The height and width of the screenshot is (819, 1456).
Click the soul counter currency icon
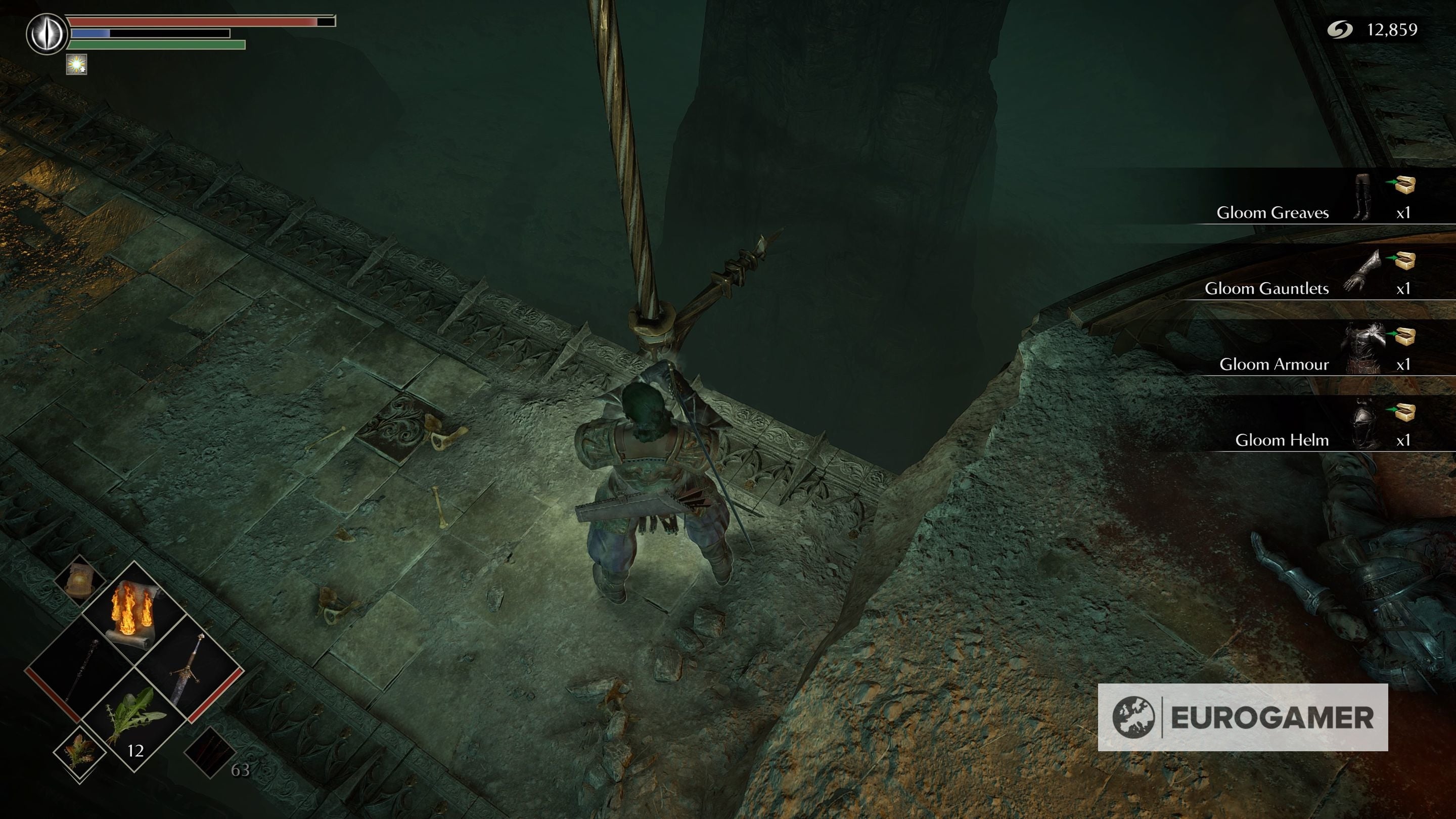[1340, 29]
